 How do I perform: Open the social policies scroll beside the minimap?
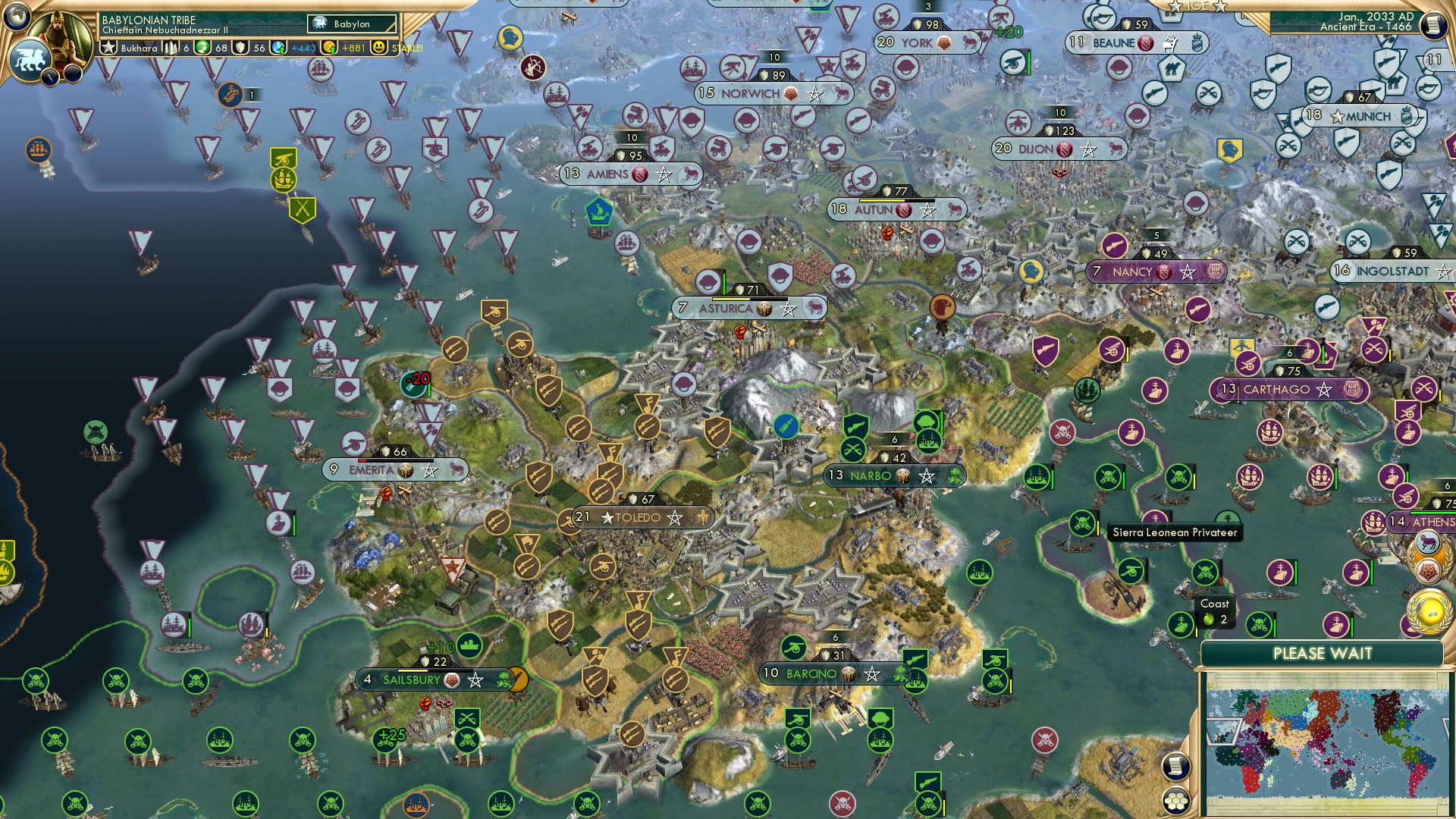point(1178,767)
